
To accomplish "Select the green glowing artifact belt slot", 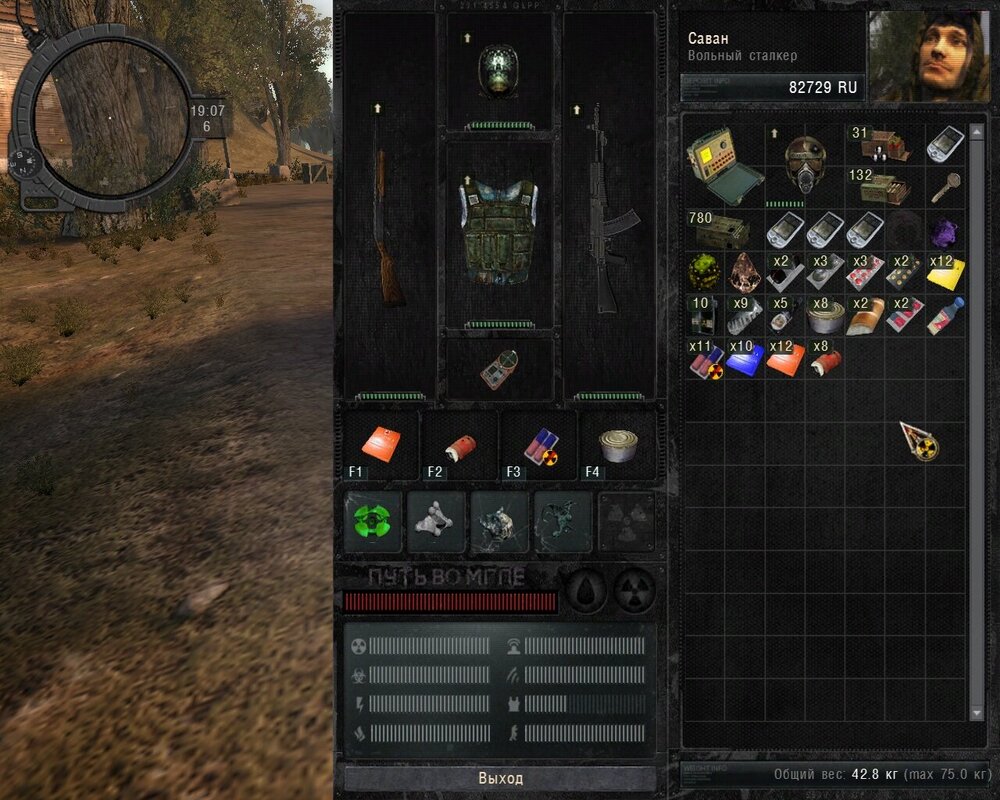I will point(375,521).
